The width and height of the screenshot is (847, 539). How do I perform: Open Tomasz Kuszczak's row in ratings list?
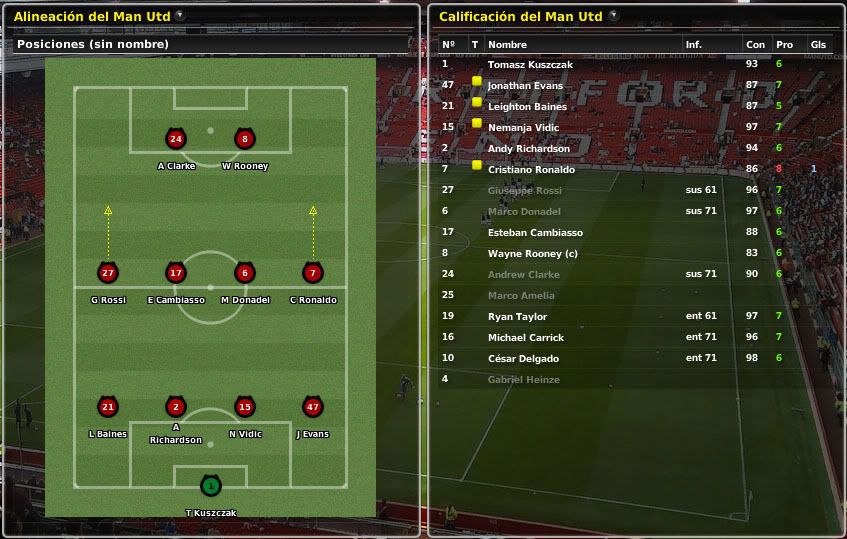pos(530,64)
